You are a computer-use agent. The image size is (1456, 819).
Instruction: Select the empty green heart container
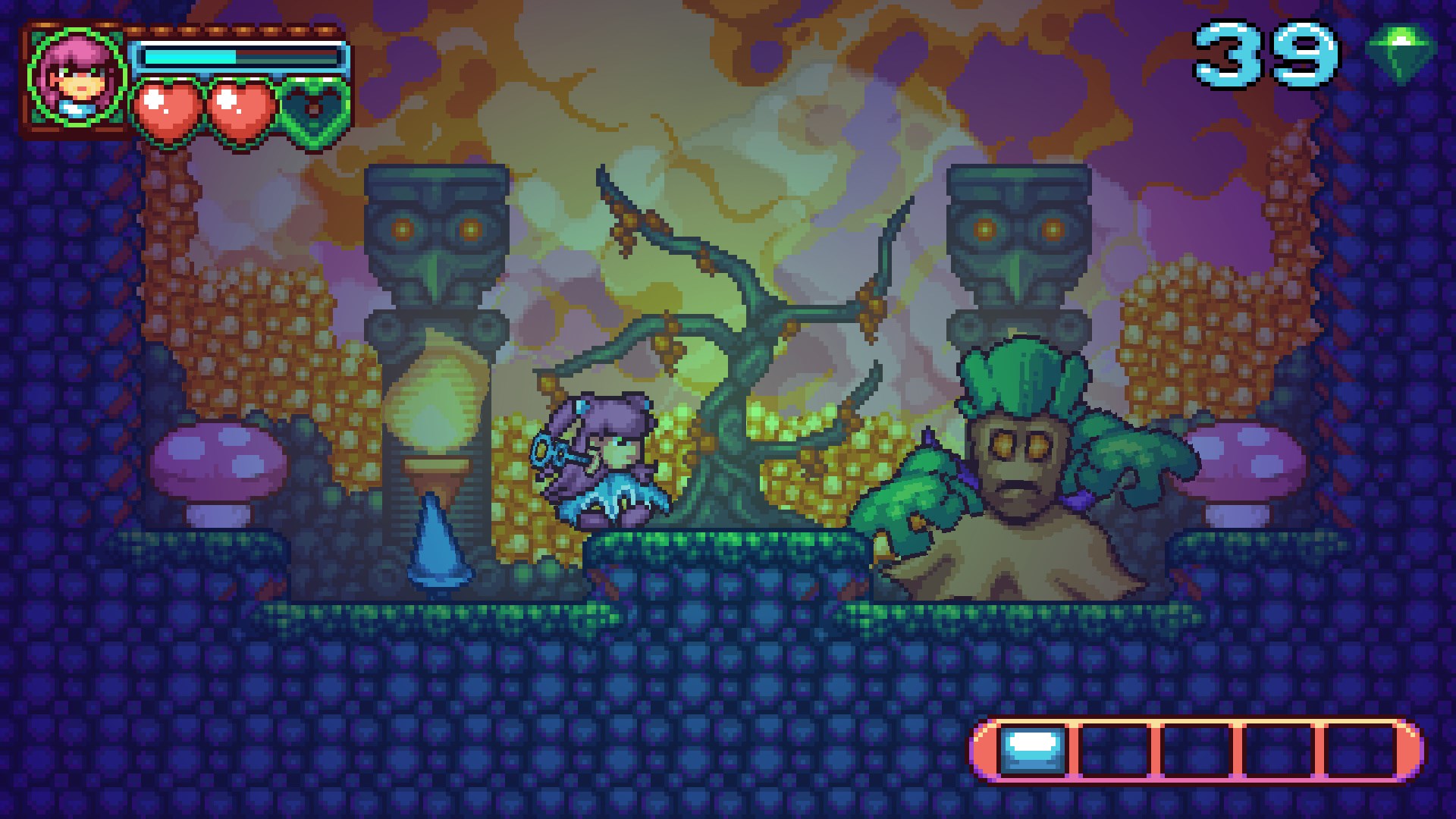315,106
